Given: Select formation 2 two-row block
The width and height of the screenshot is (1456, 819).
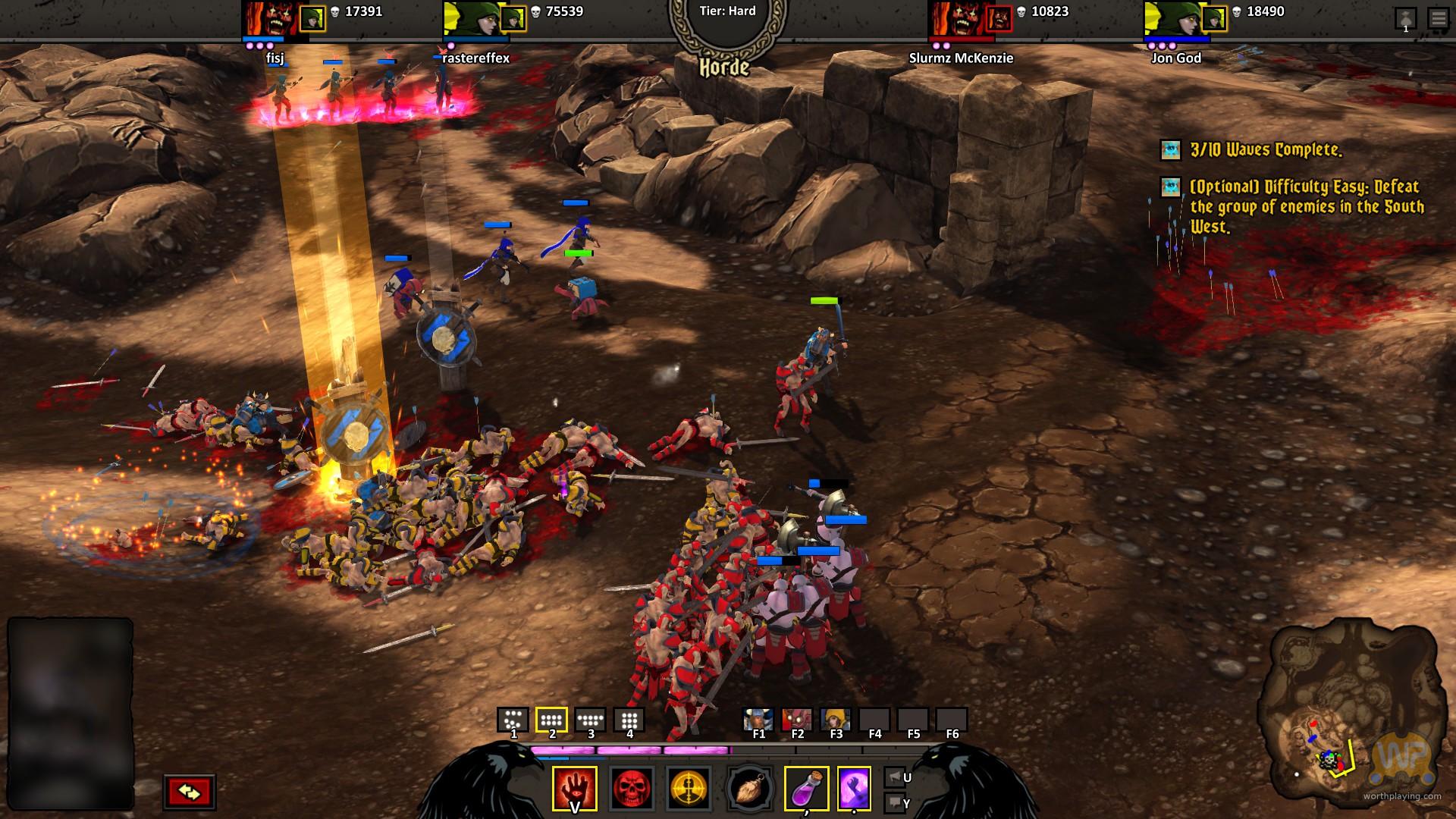Looking at the screenshot, I should coord(551,720).
